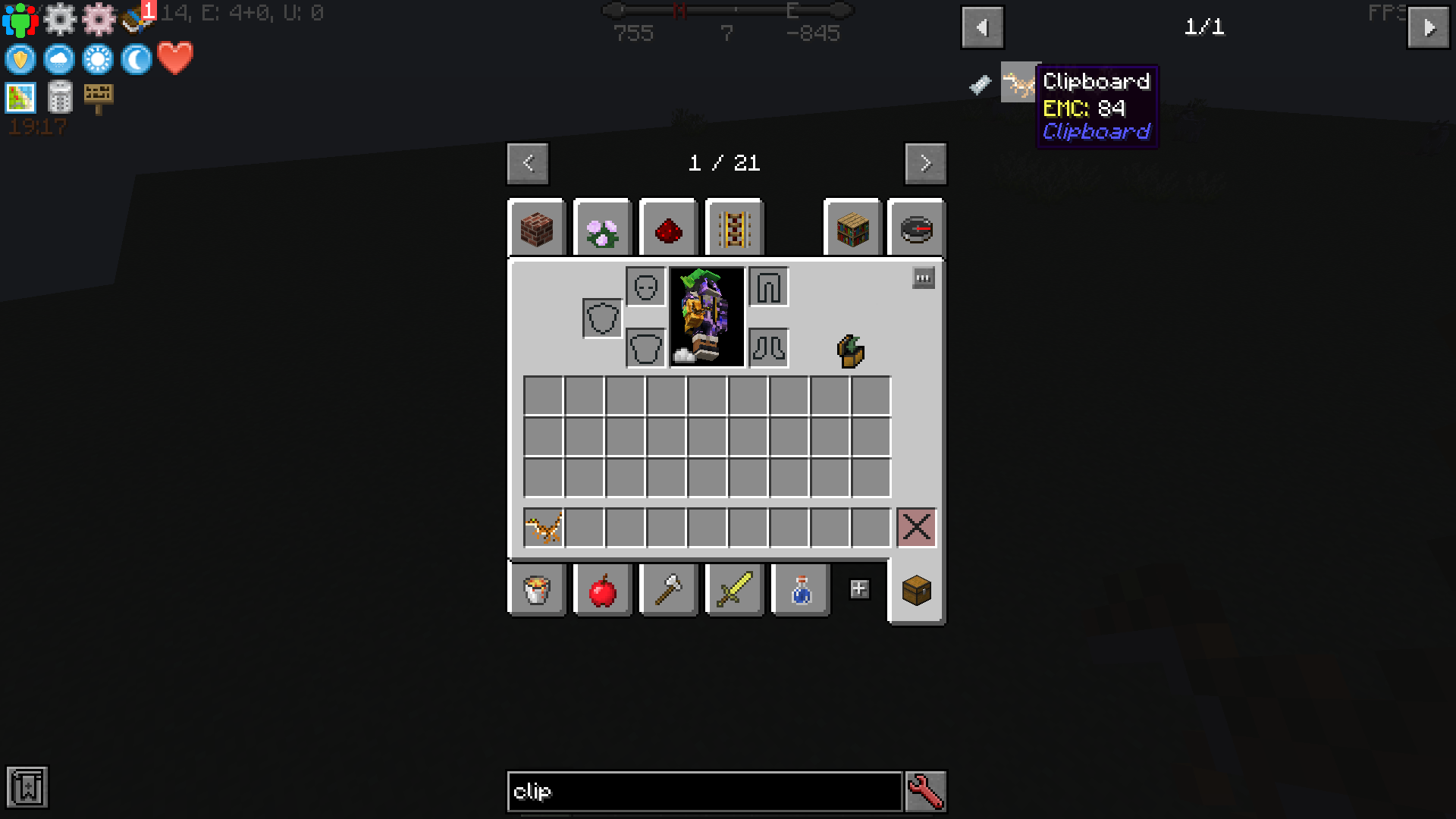Open JEI settings with the wrench icon
Screen dimensions: 1456x819
[x=925, y=791]
